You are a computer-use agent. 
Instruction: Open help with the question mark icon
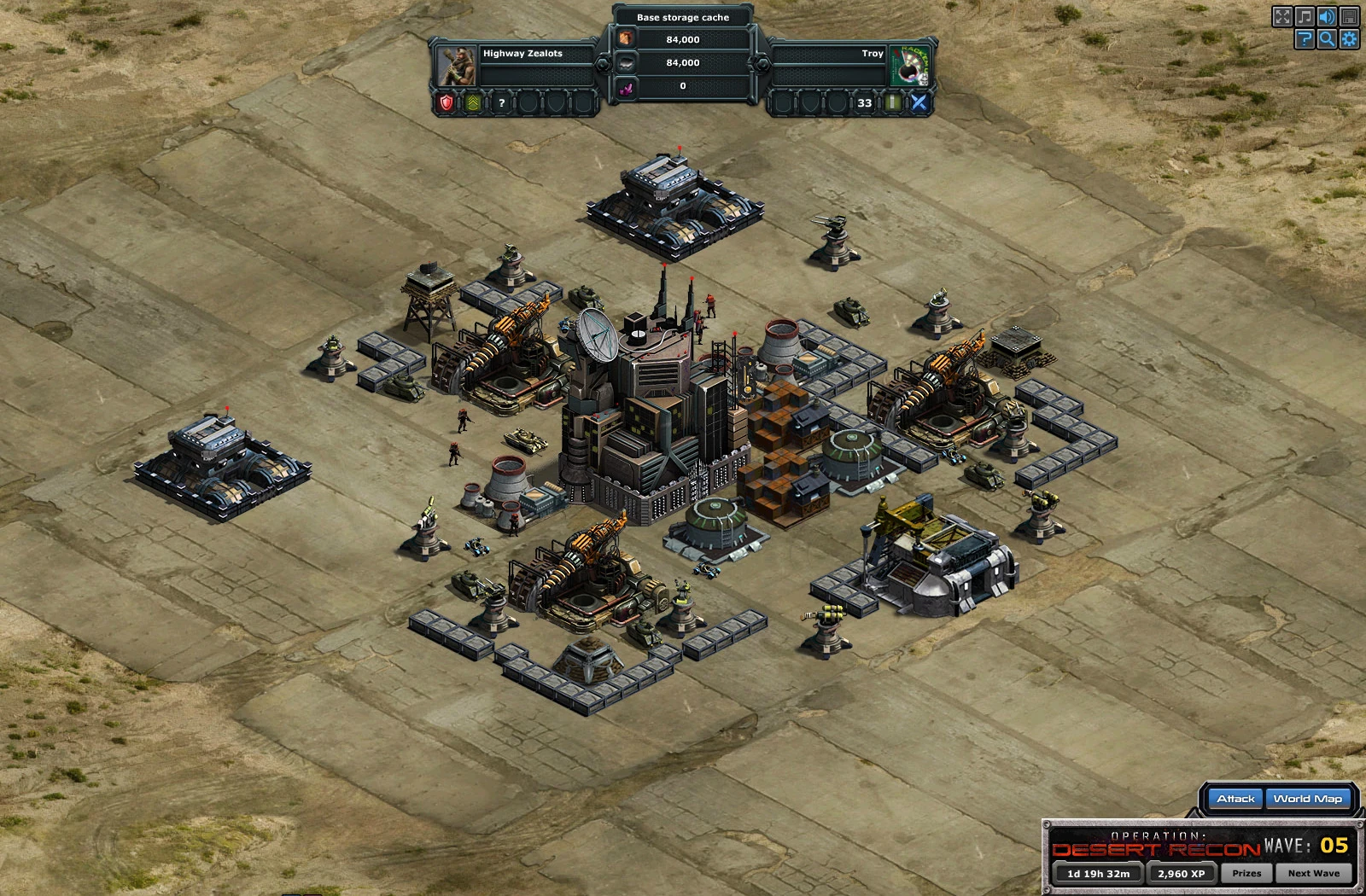click(1305, 38)
